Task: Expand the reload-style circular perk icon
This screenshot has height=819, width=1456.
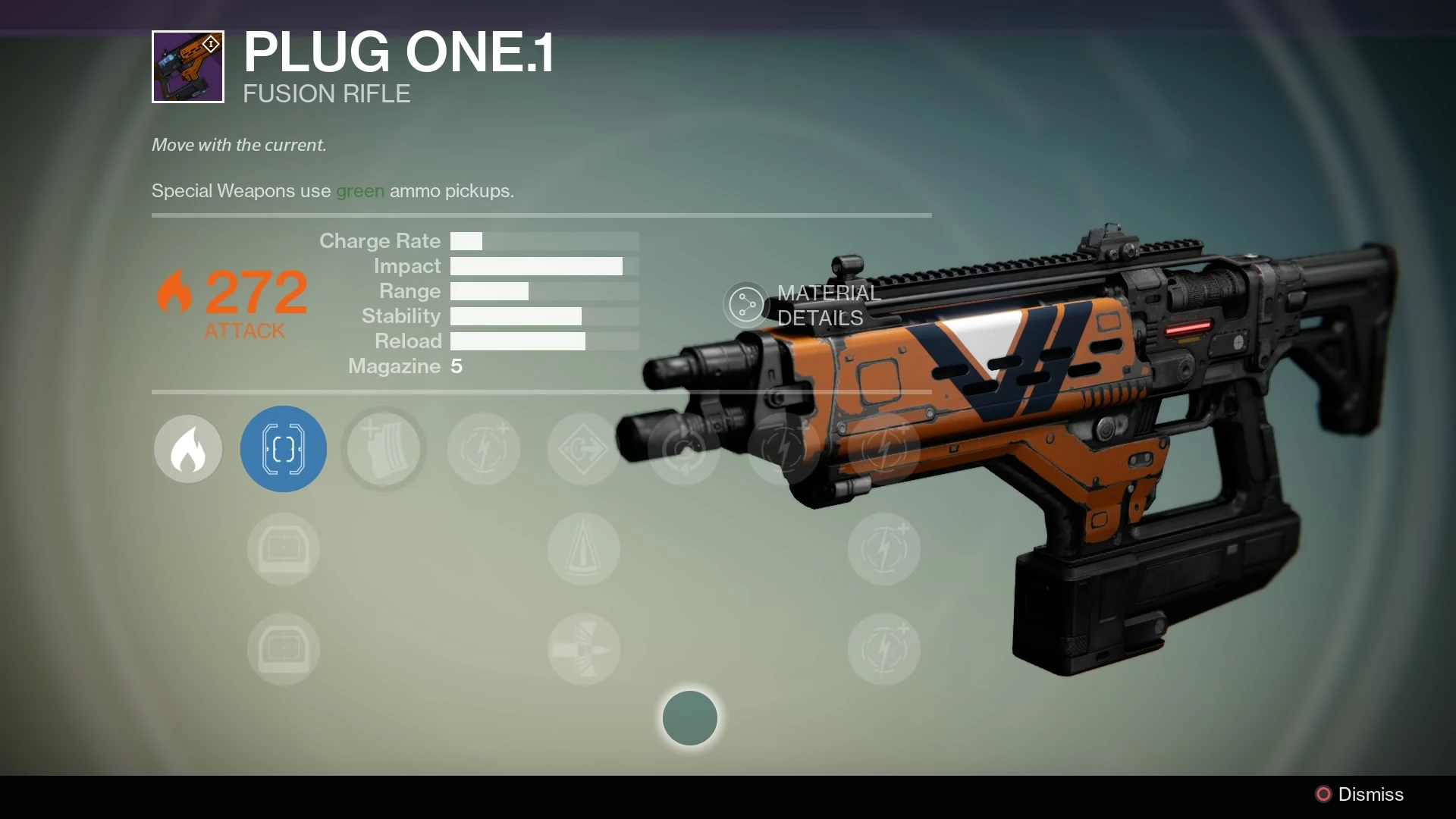Action: pyautogui.click(x=683, y=449)
